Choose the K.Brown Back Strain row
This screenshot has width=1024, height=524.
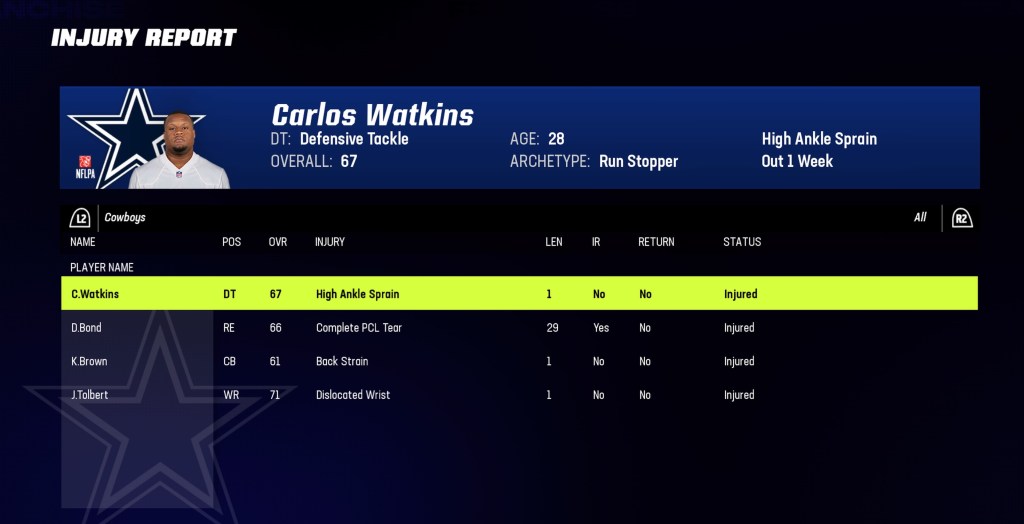coord(518,361)
